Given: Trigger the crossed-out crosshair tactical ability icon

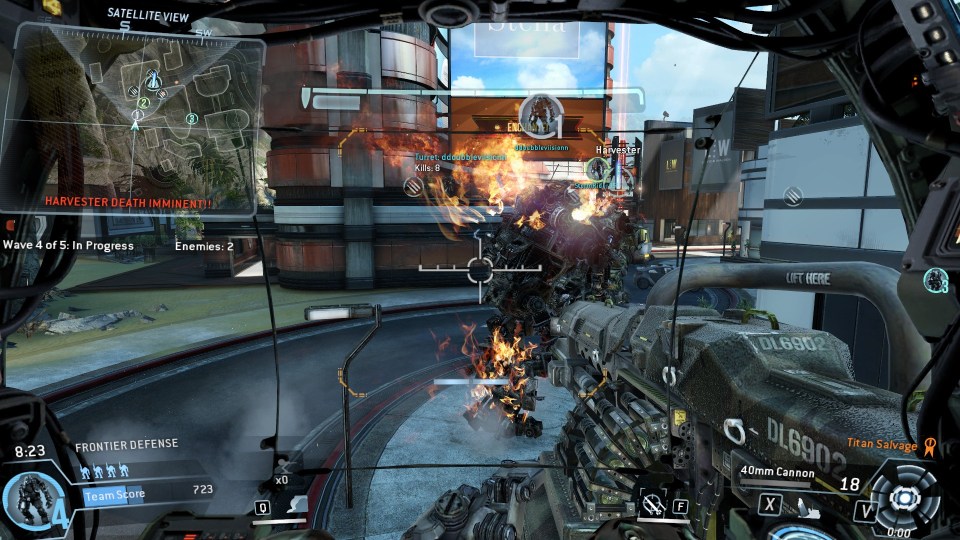Looking at the screenshot, I should pyautogui.click(x=653, y=505).
